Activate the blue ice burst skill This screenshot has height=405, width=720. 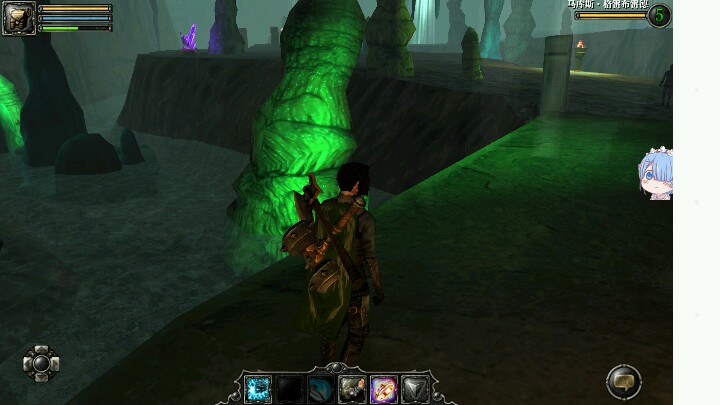pos(258,389)
